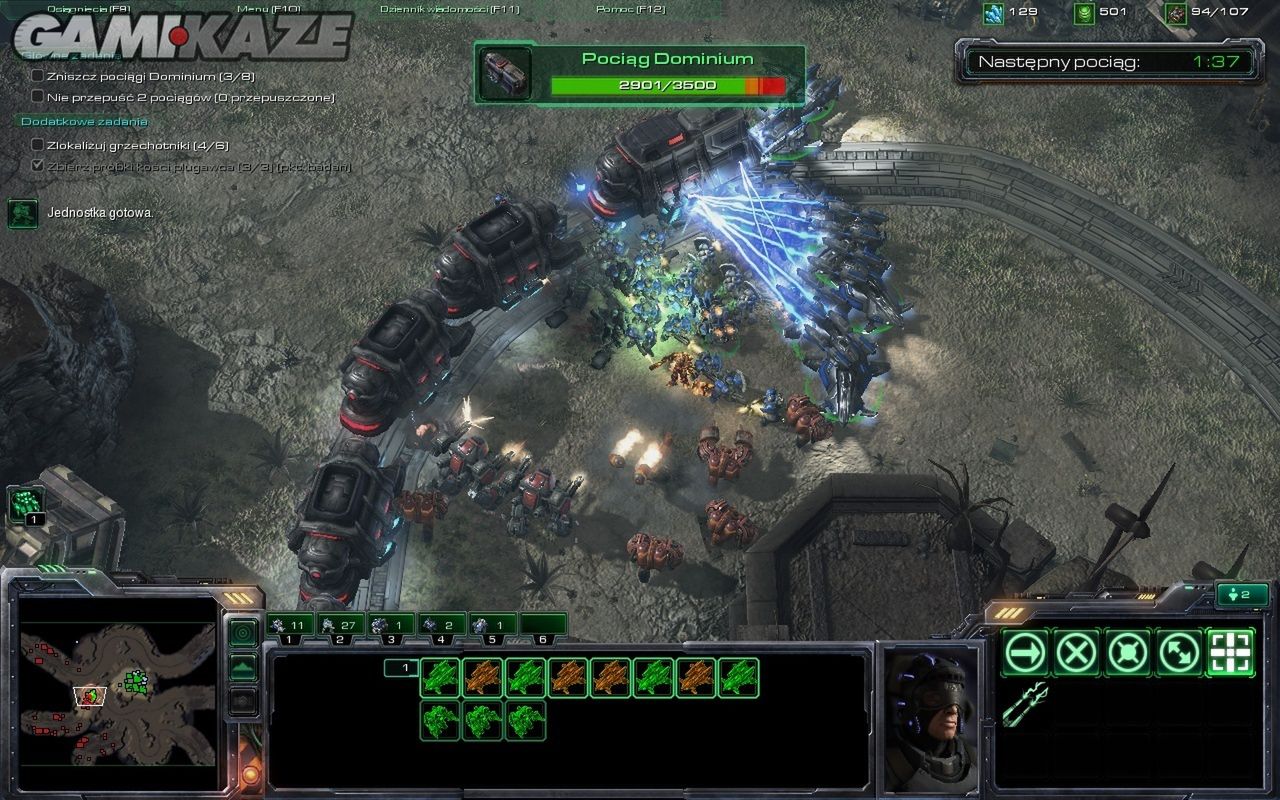Choose the Patrol command button
1280x800 pixels.
point(1180,653)
